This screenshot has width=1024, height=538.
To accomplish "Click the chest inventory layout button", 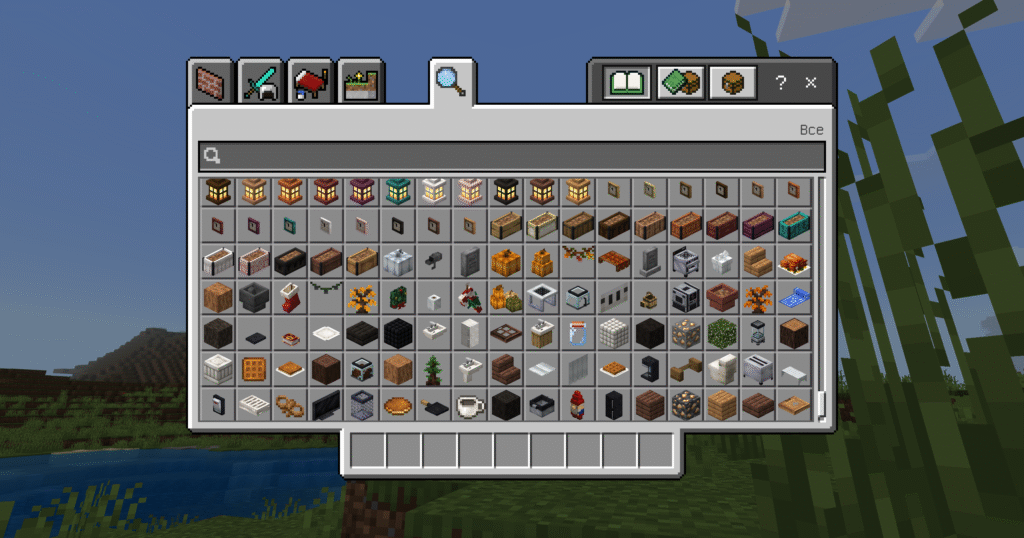I will click(x=733, y=82).
